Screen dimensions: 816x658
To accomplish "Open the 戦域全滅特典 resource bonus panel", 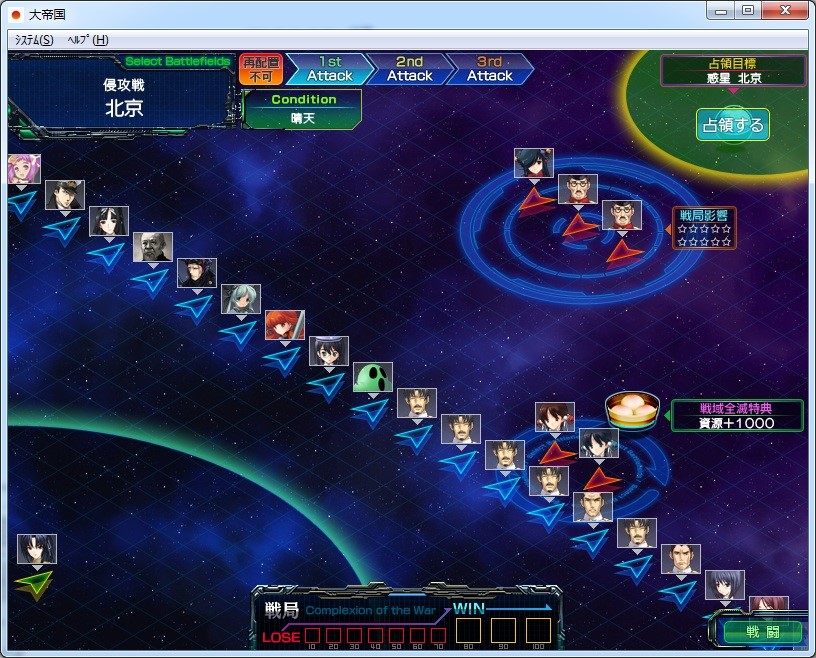I will point(737,415).
